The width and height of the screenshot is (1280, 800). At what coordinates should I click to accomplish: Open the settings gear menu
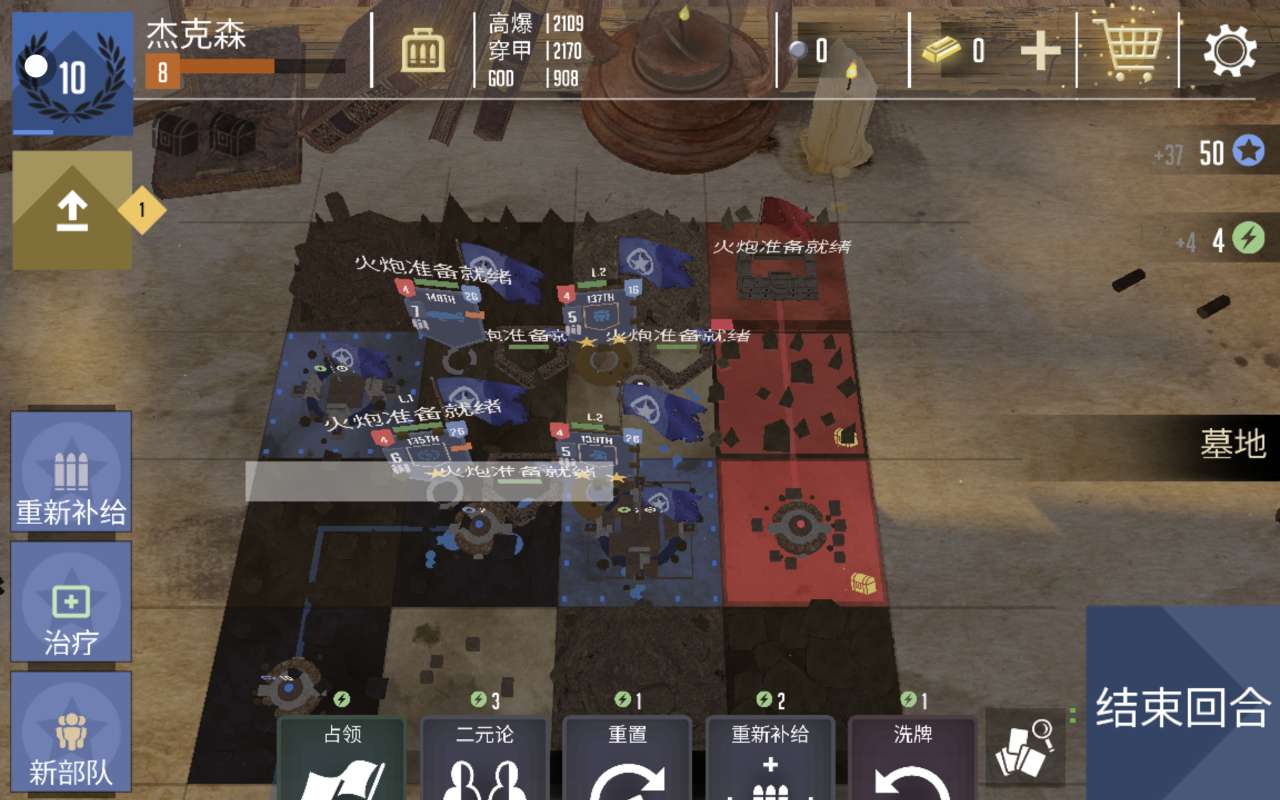[x=1229, y=50]
